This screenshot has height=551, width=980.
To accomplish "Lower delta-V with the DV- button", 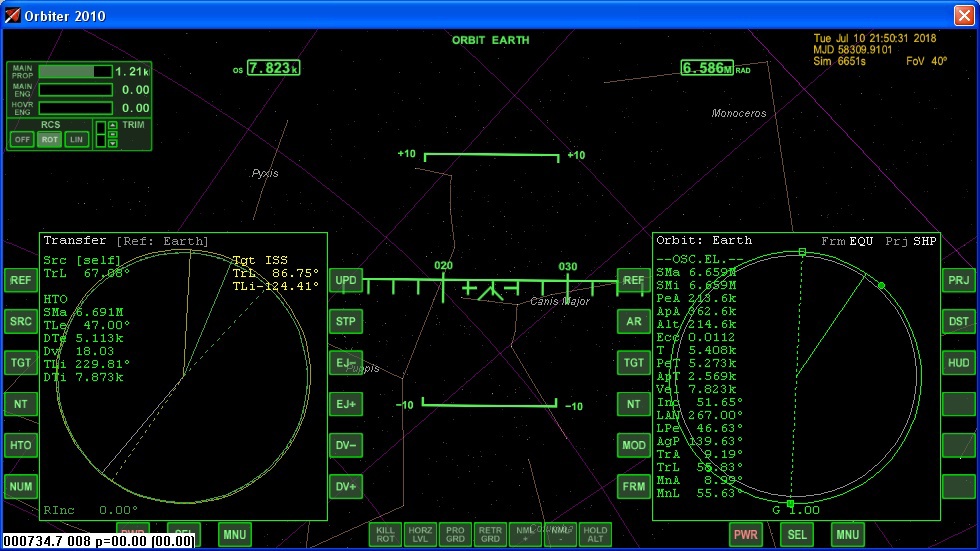I will pyautogui.click(x=346, y=446).
